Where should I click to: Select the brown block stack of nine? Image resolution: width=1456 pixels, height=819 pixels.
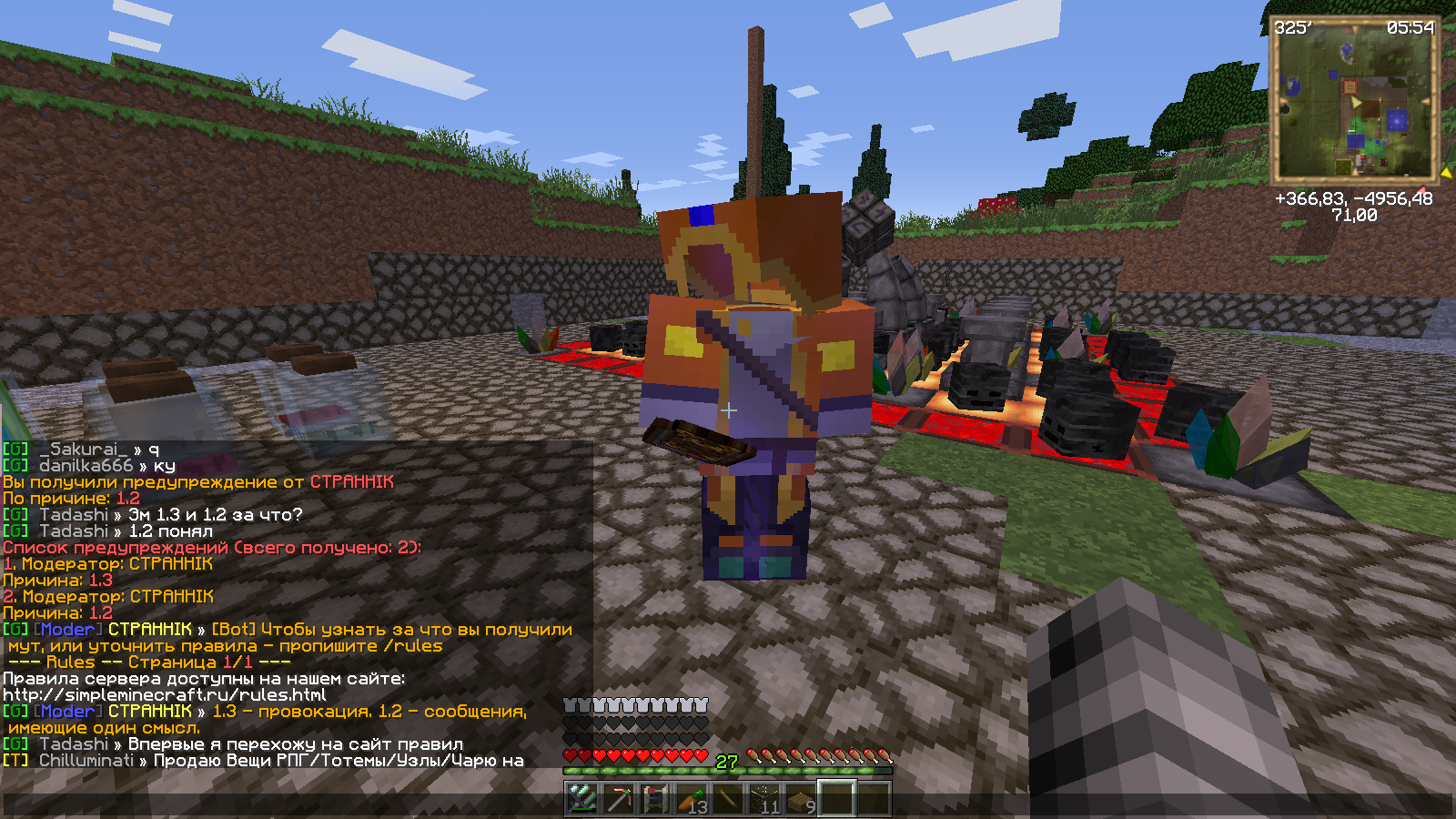[x=801, y=799]
